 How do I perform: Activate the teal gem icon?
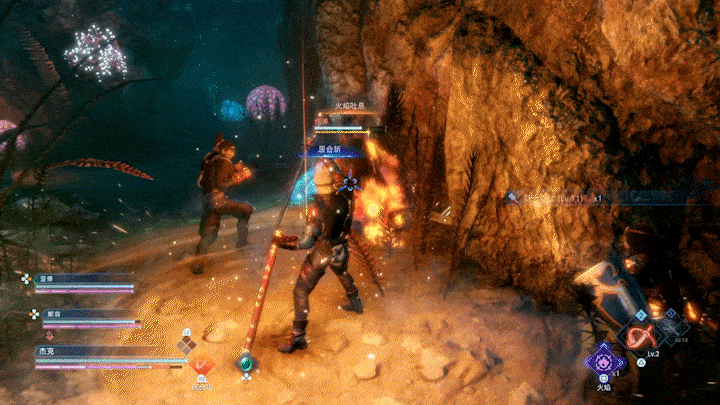[x=244, y=365]
